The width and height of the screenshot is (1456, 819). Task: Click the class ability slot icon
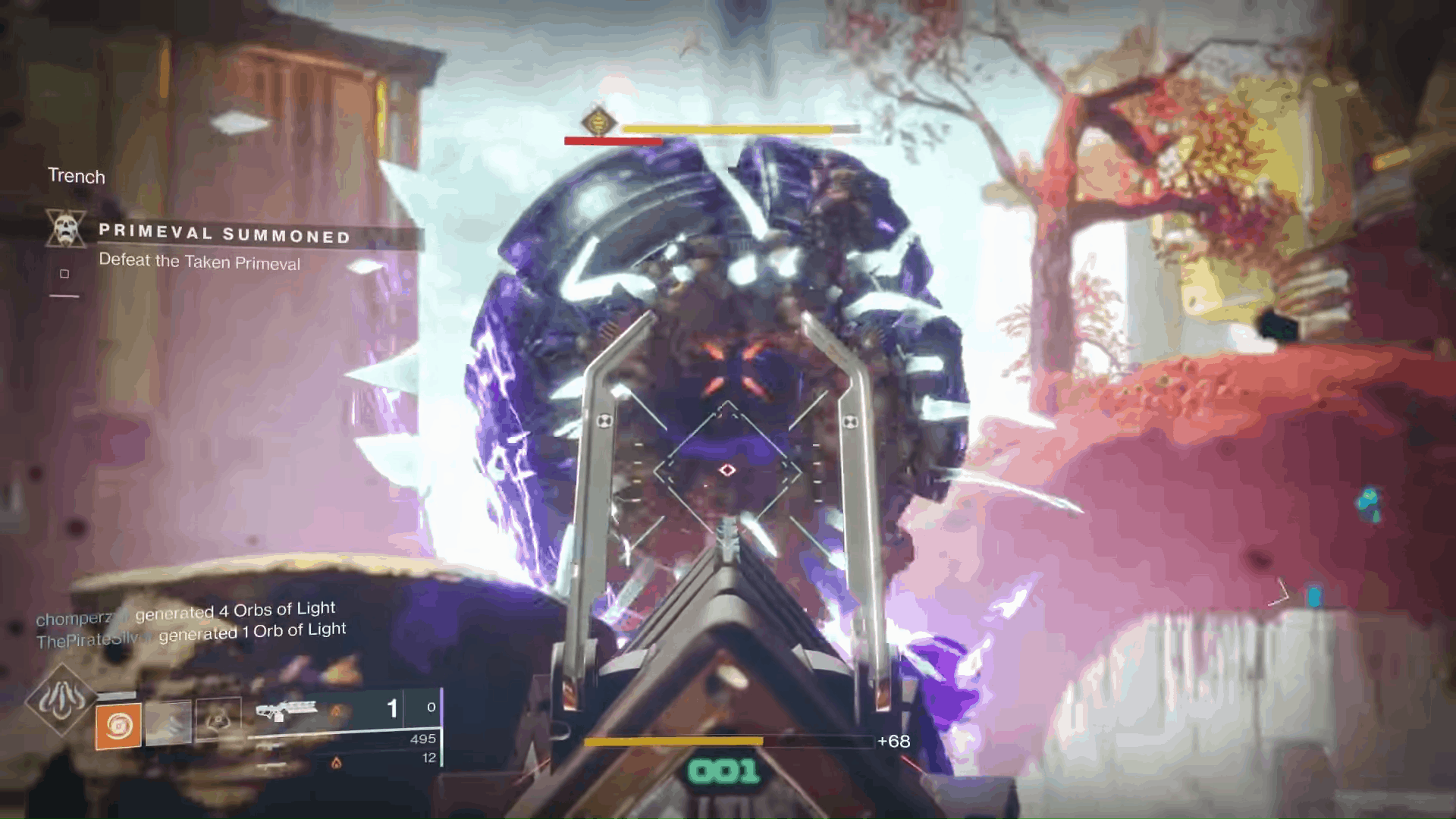(x=218, y=719)
